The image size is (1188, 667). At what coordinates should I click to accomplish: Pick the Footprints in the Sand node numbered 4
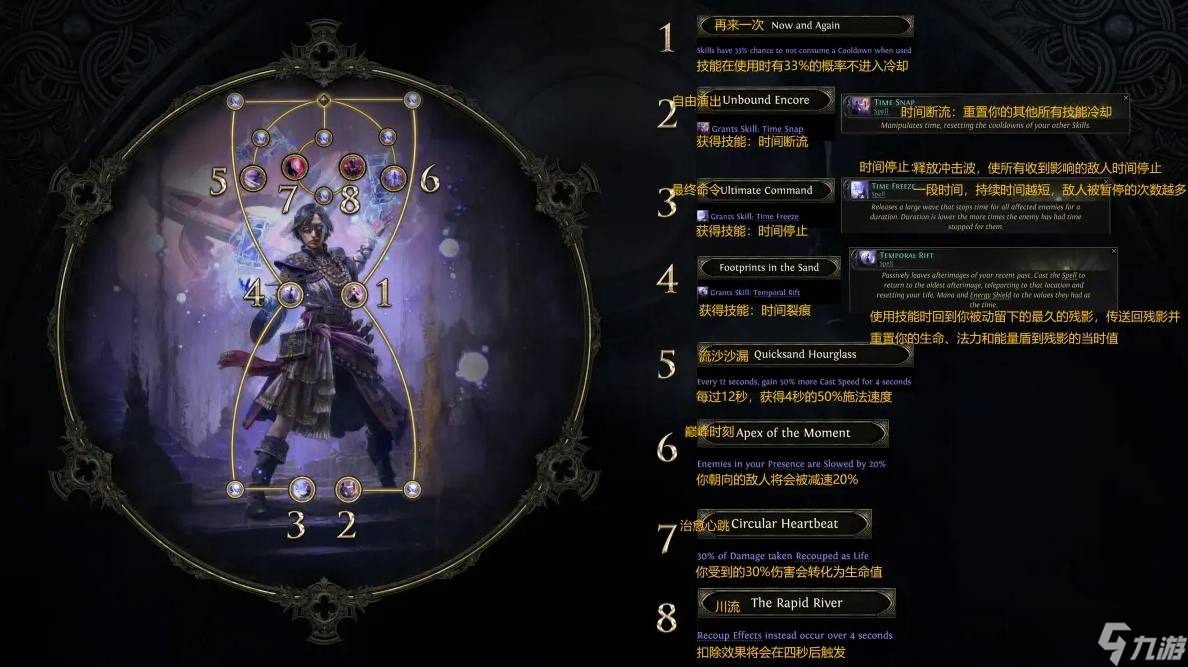coord(290,294)
